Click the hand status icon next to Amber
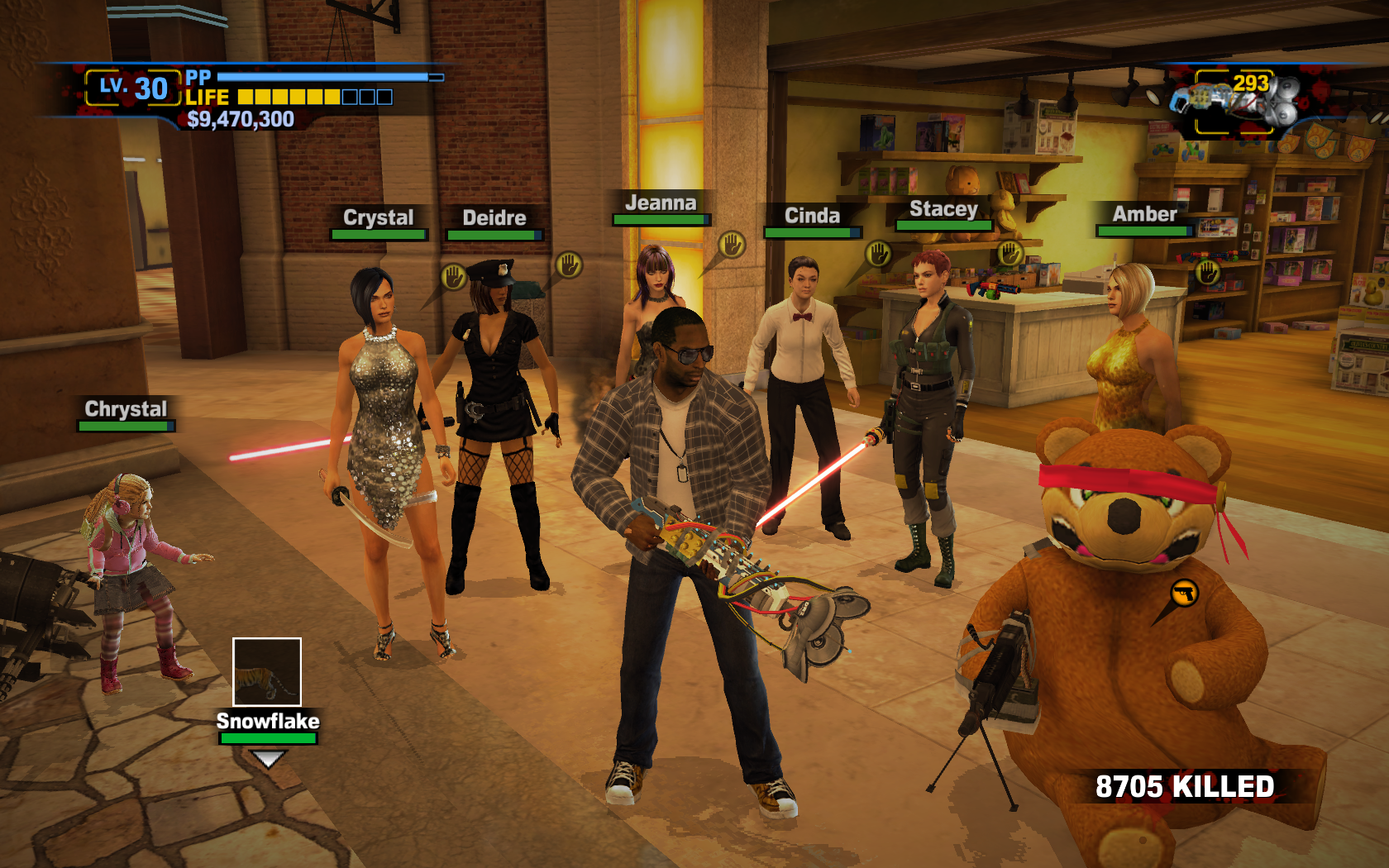 point(1208,271)
